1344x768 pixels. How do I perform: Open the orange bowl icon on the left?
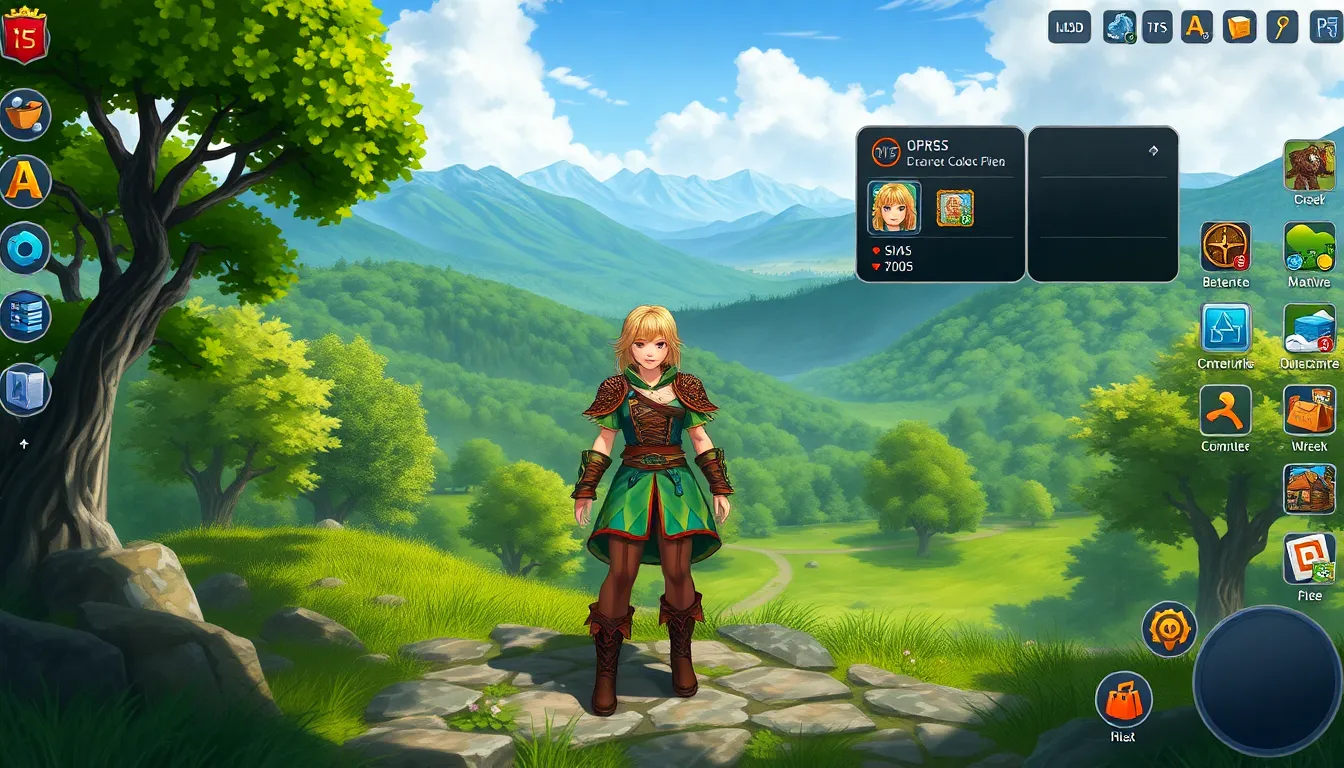[24, 115]
